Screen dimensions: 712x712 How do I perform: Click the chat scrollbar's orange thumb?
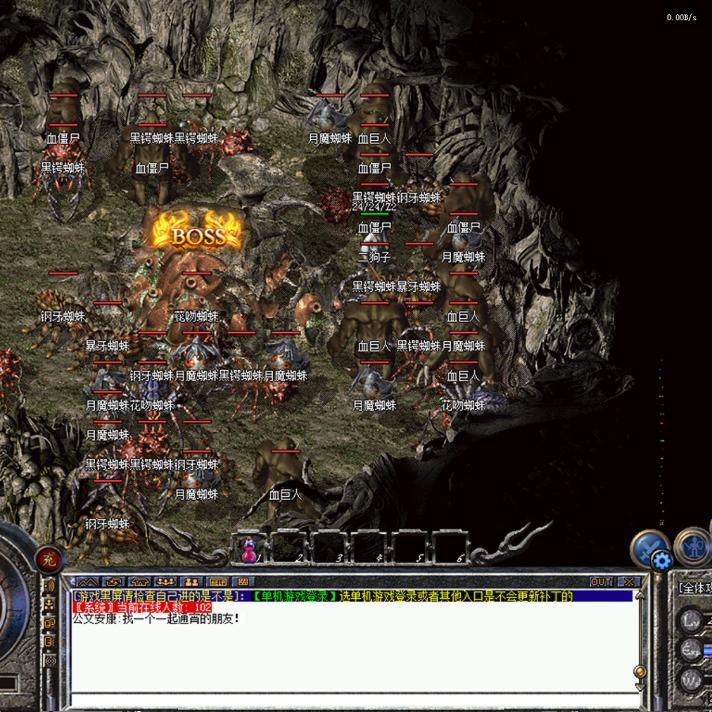click(x=638, y=670)
